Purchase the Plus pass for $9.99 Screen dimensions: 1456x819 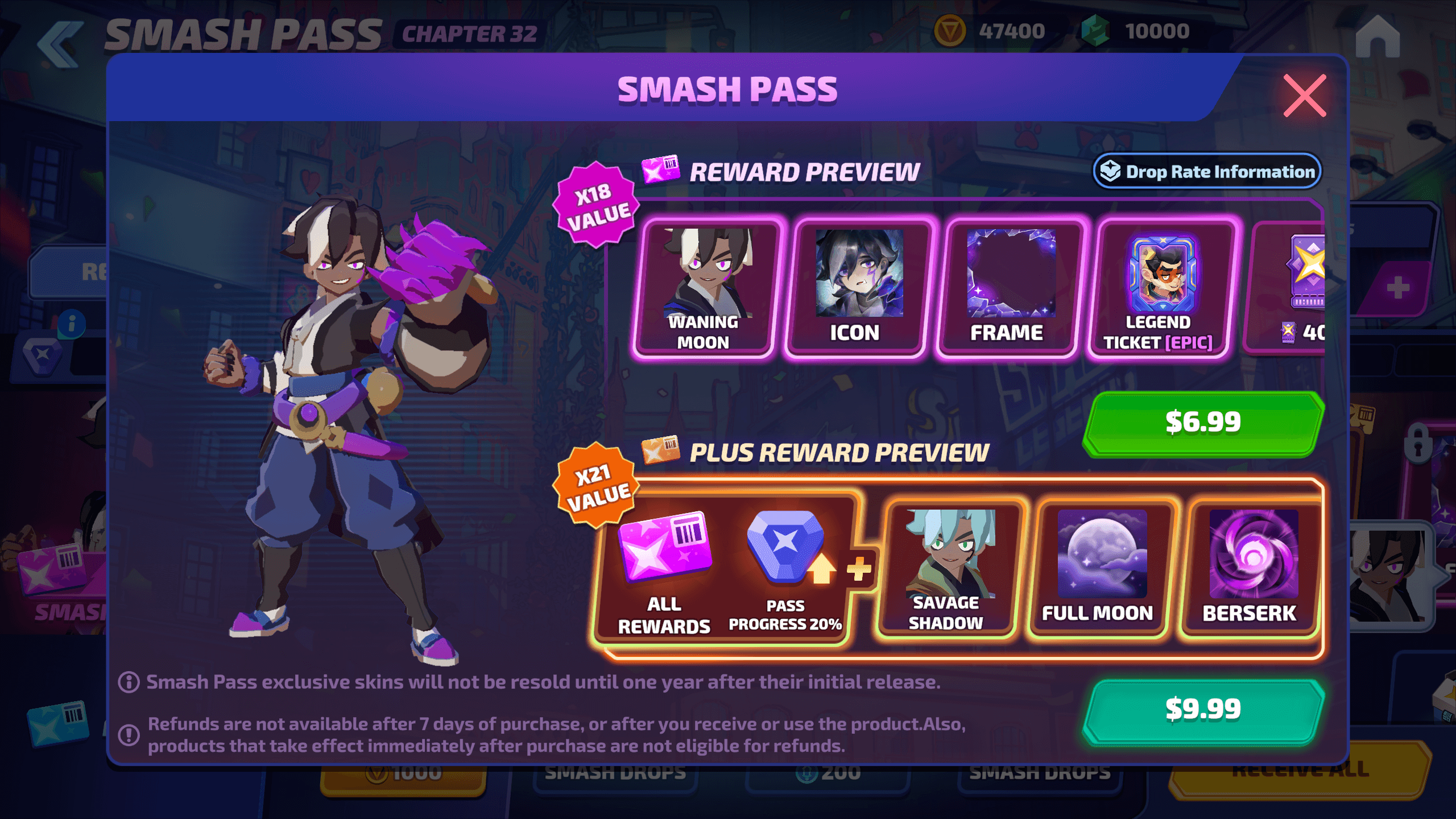click(1203, 710)
